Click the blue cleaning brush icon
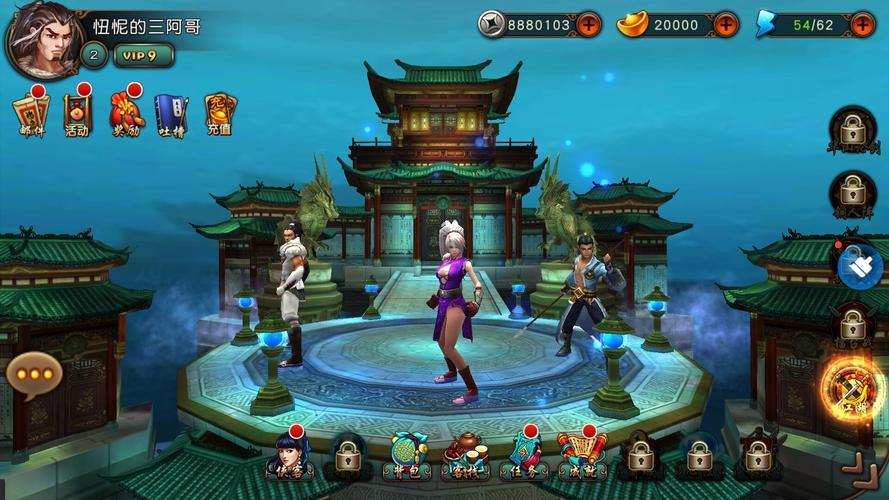 860,264
